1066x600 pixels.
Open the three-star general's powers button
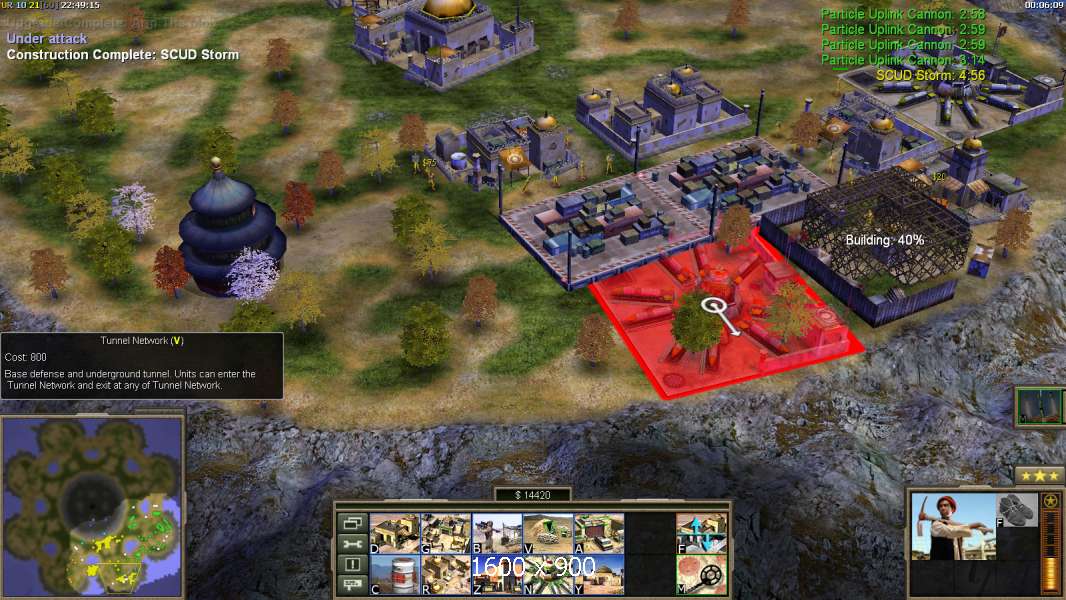pos(1039,475)
